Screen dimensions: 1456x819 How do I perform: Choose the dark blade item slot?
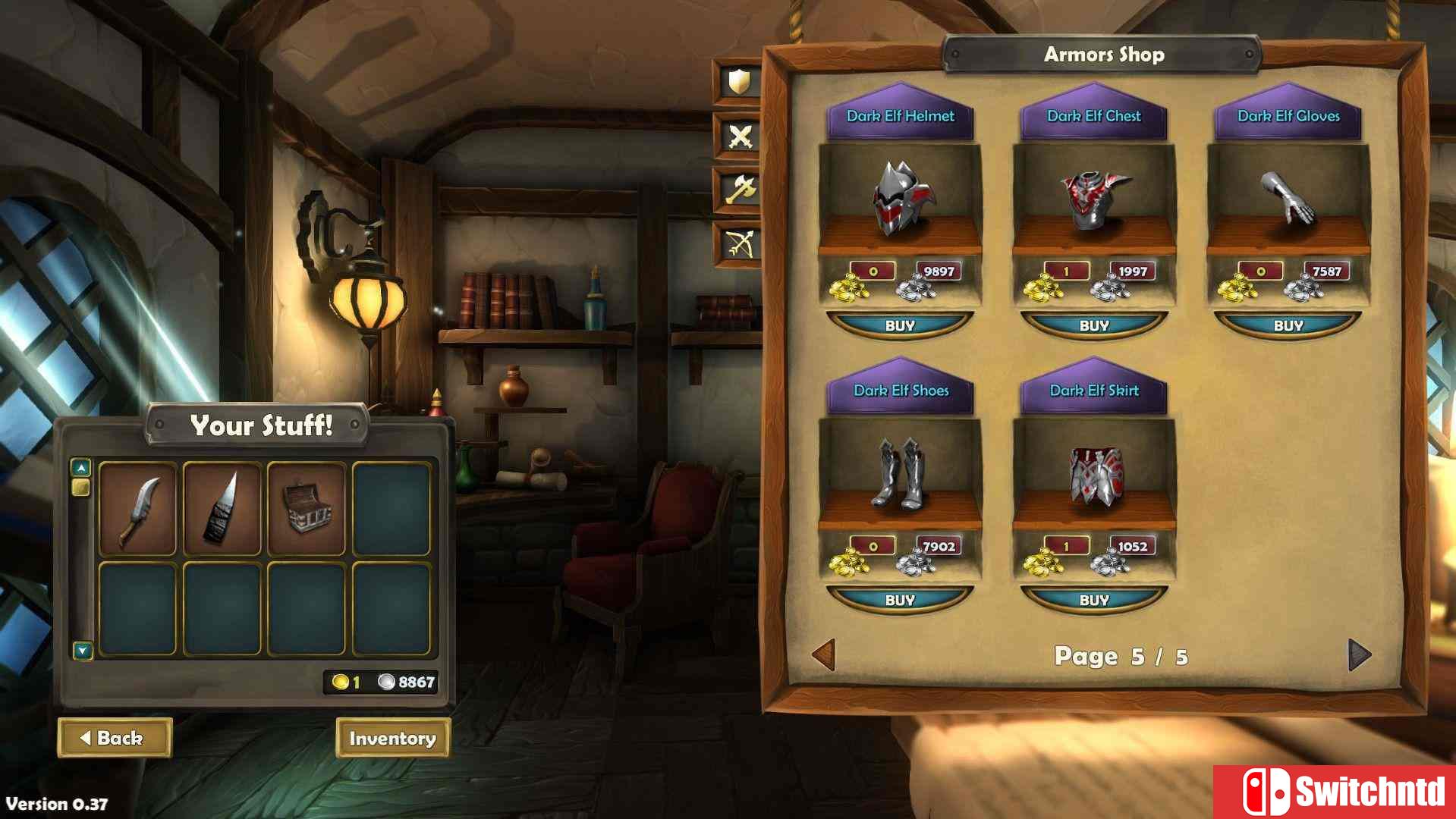[222, 509]
